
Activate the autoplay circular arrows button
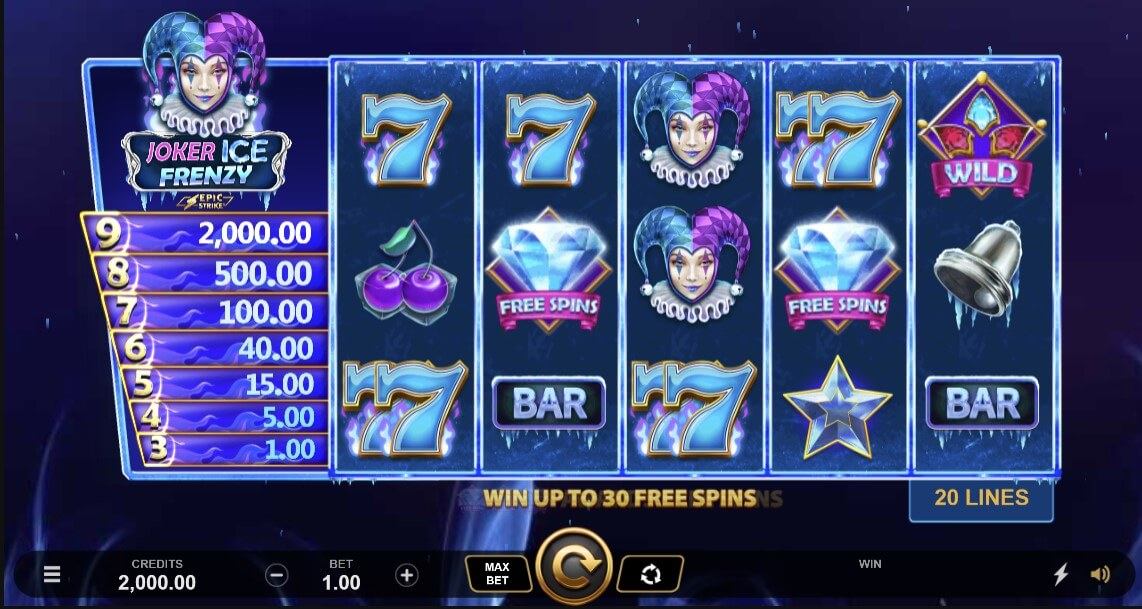[650, 574]
